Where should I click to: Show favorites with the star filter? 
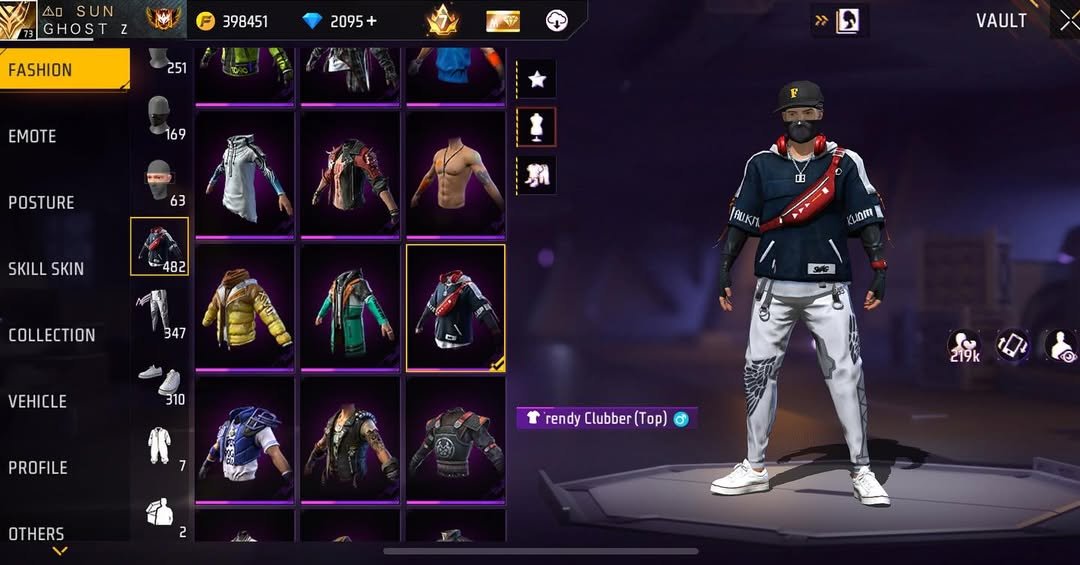[537, 79]
